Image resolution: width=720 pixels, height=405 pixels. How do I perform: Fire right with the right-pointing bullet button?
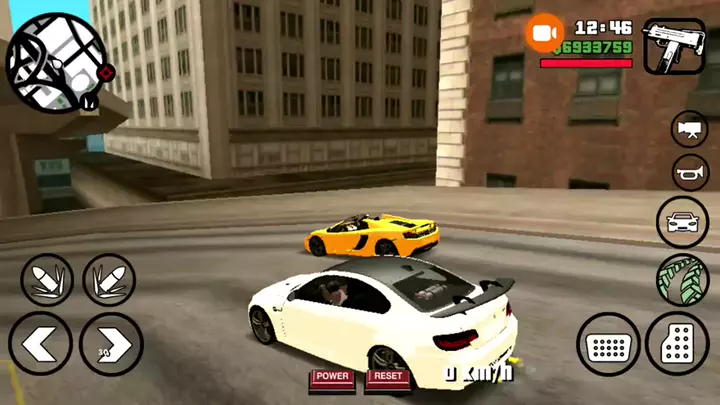(109, 280)
